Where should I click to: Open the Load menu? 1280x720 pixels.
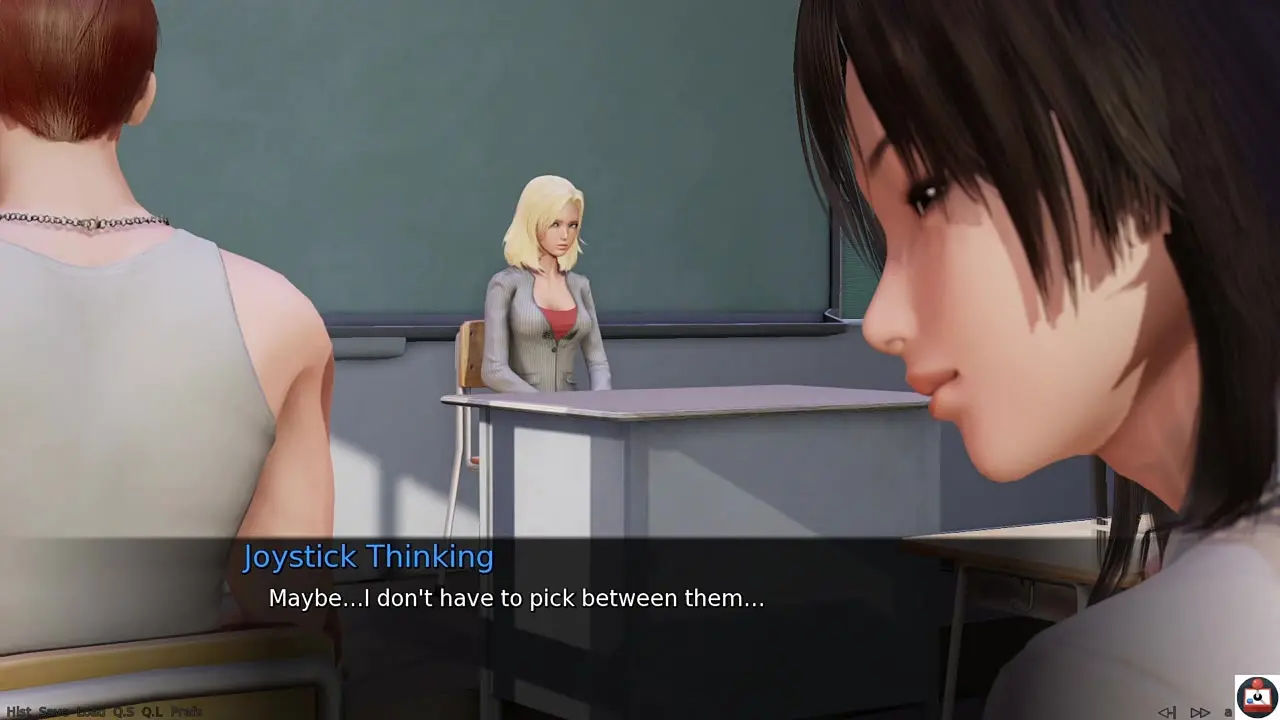(90, 712)
